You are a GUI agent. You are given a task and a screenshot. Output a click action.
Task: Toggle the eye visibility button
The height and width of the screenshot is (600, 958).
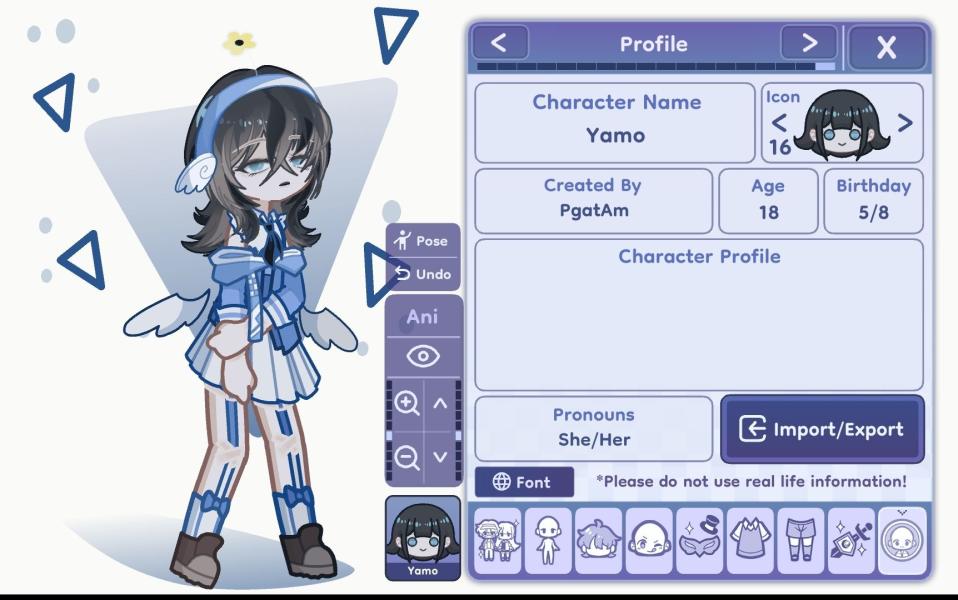coord(422,356)
